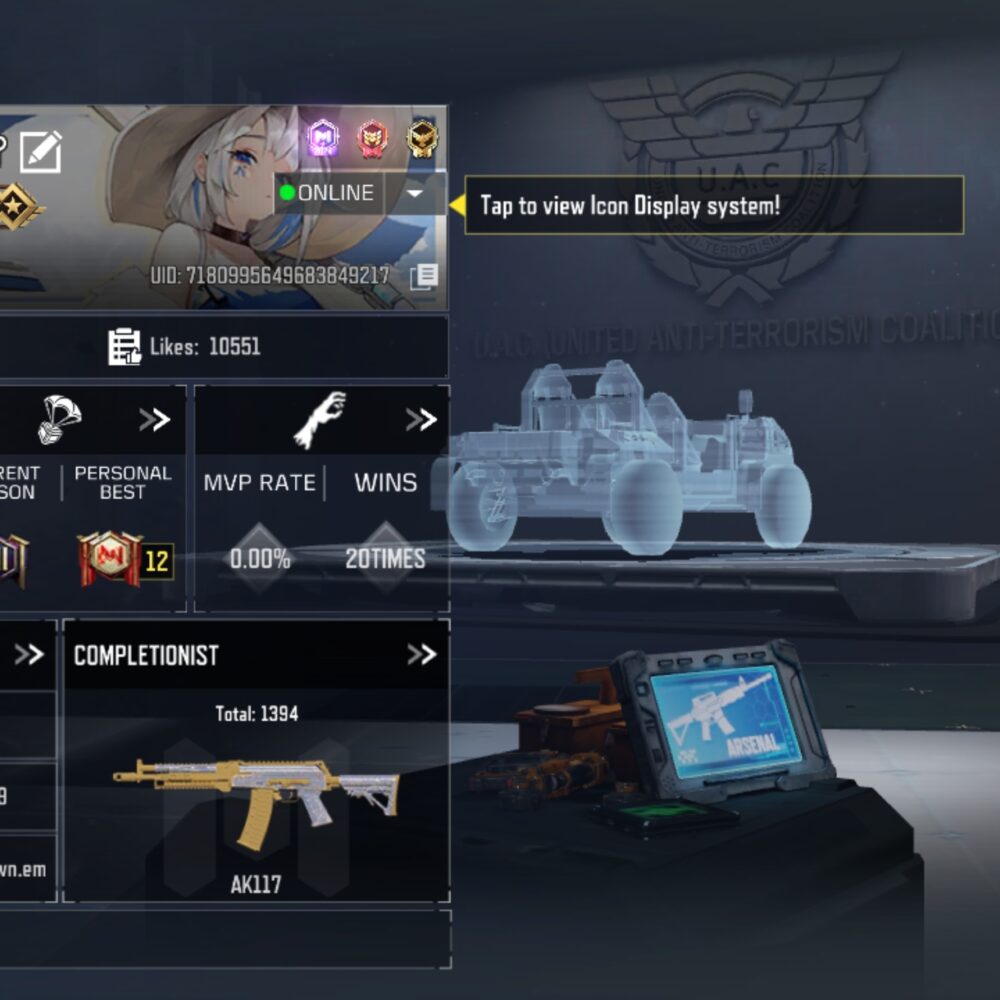Expand the Battle Royale parachute stats arrow
Image resolution: width=1000 pixels, height=1000 pixels.
[x=154, y=419]
